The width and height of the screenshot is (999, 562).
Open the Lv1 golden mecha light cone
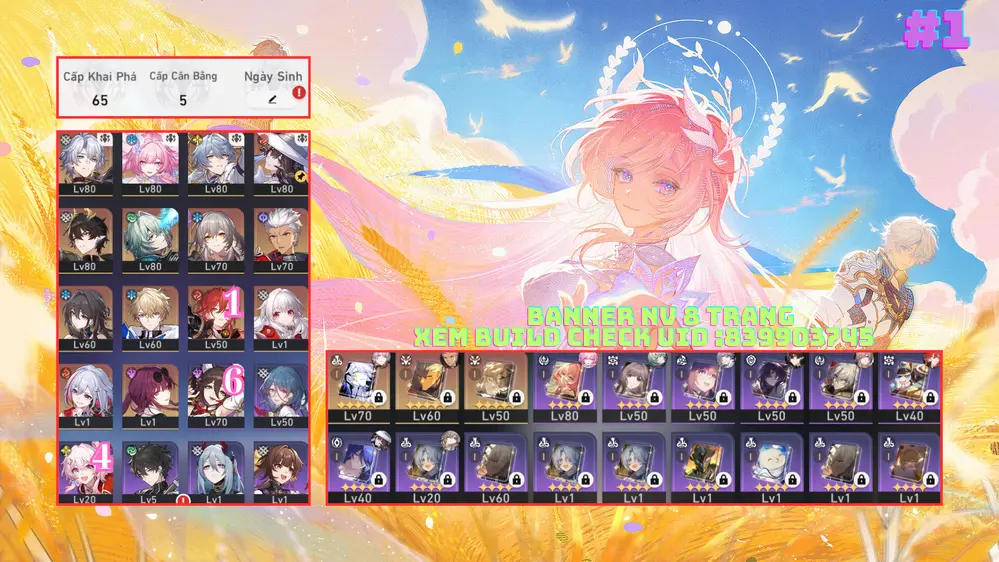tap(701, 465)
